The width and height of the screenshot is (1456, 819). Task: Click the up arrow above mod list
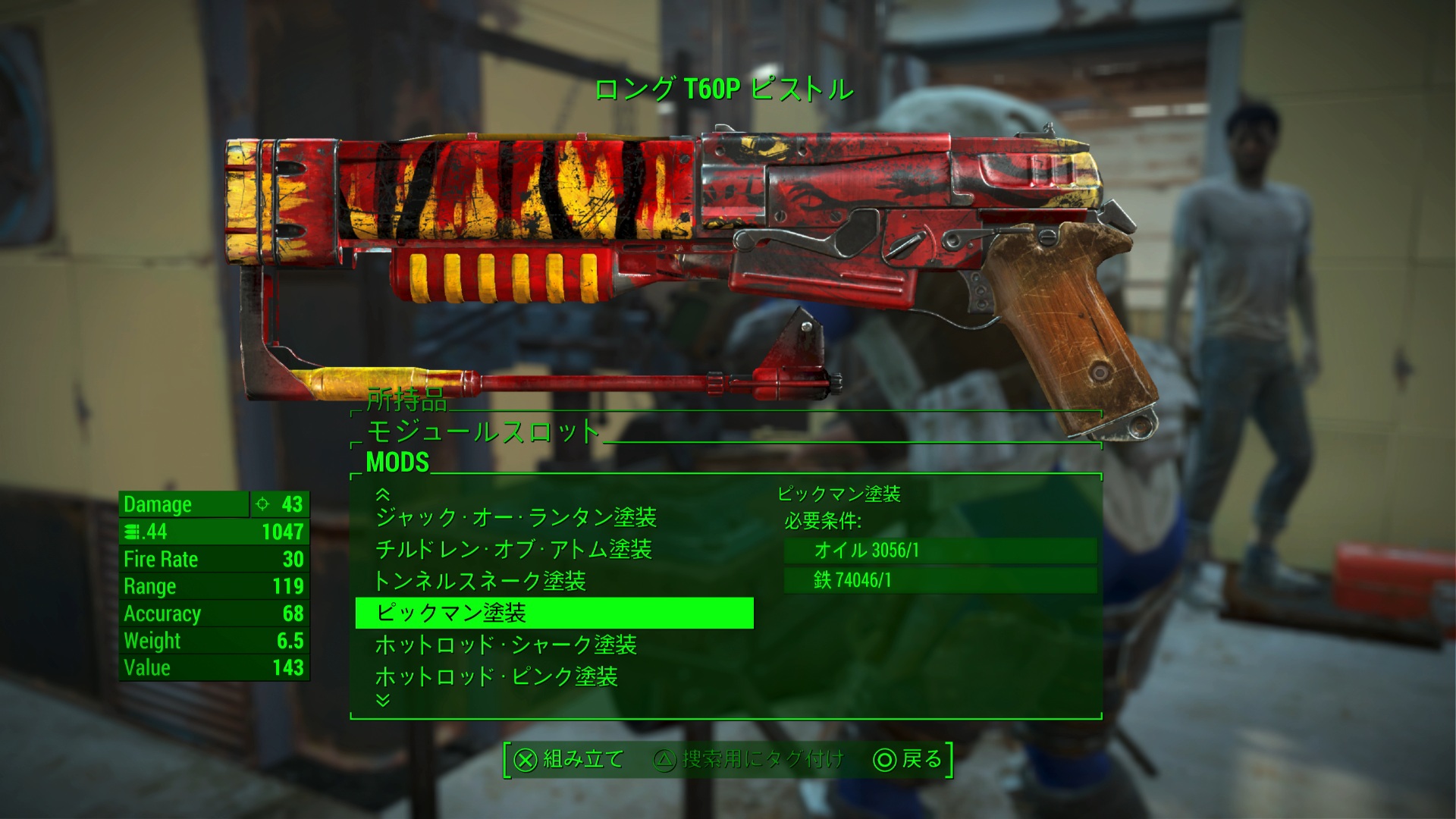[x=383, y=494]
